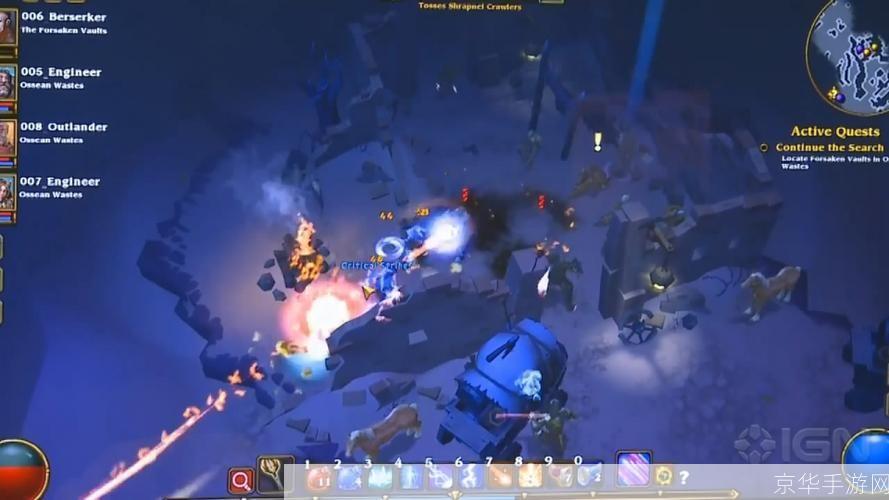Activate the ice shards skill in slot 3
Viewport: 889px width, 500px height.
tap(380, 478)
